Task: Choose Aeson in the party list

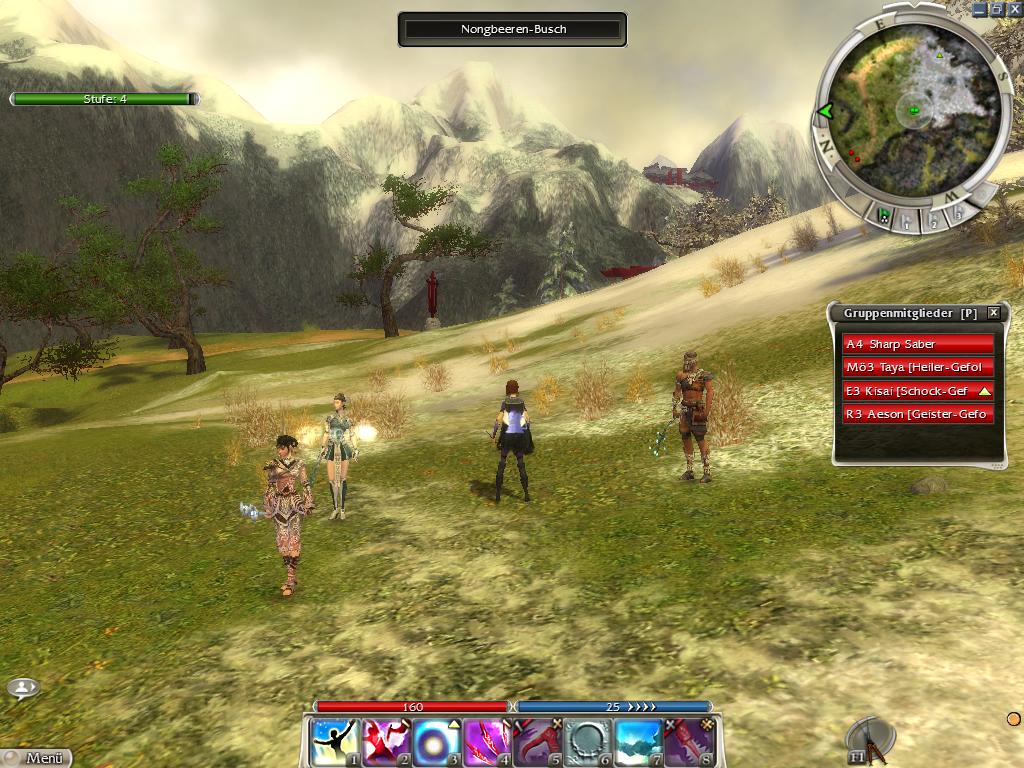Action: (919, 414)
